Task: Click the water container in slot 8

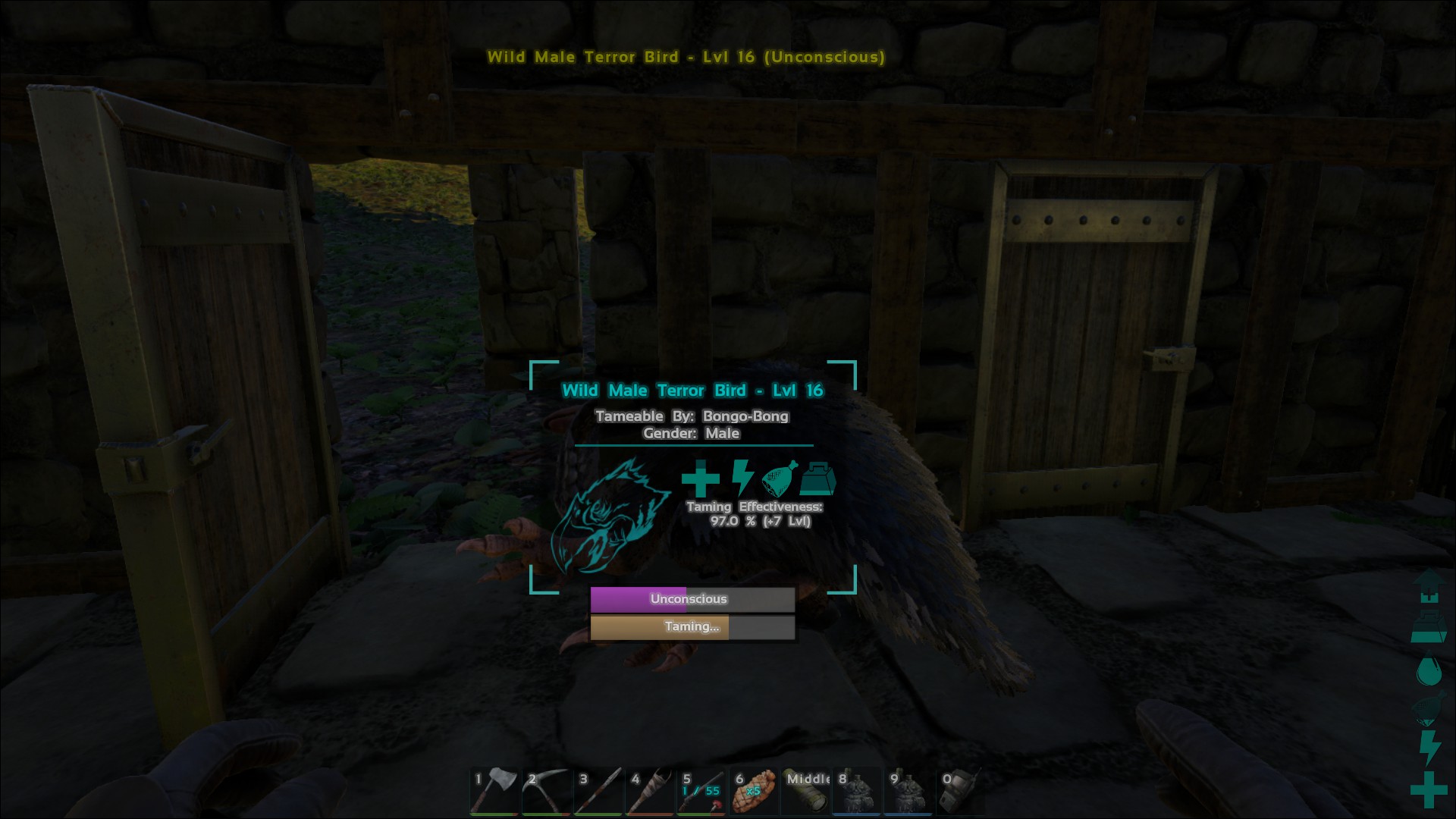Action: [858, 791]
